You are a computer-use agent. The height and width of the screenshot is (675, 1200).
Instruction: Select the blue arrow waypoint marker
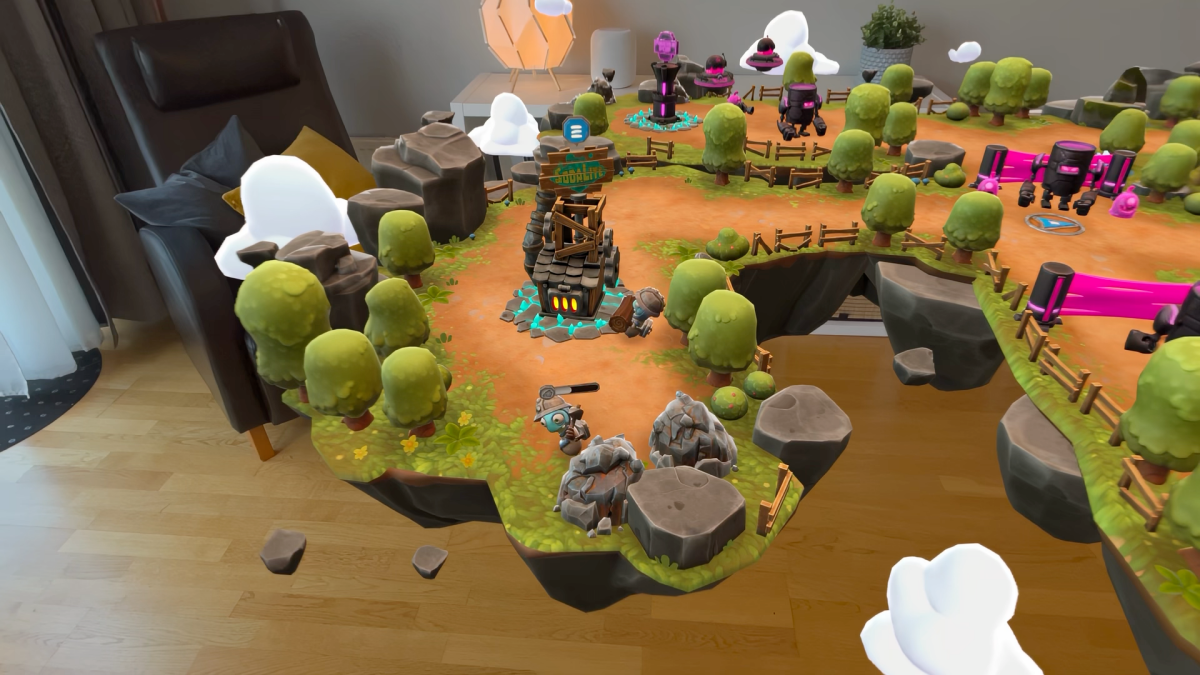click(x=1054, y=222)
